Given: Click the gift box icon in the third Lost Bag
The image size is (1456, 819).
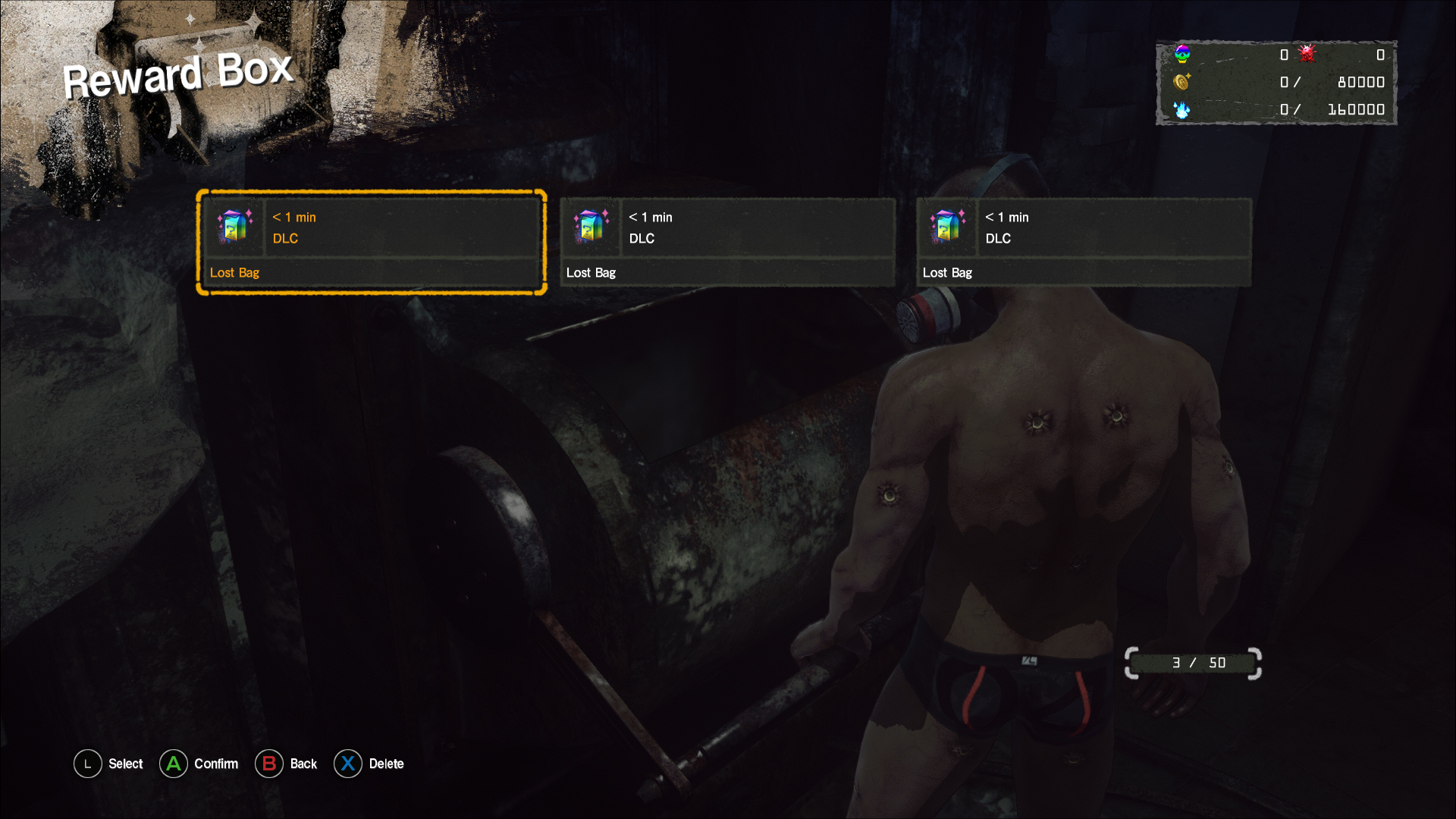Looking at the screenshot, I should pyautogui.click(x=947, y=227).
